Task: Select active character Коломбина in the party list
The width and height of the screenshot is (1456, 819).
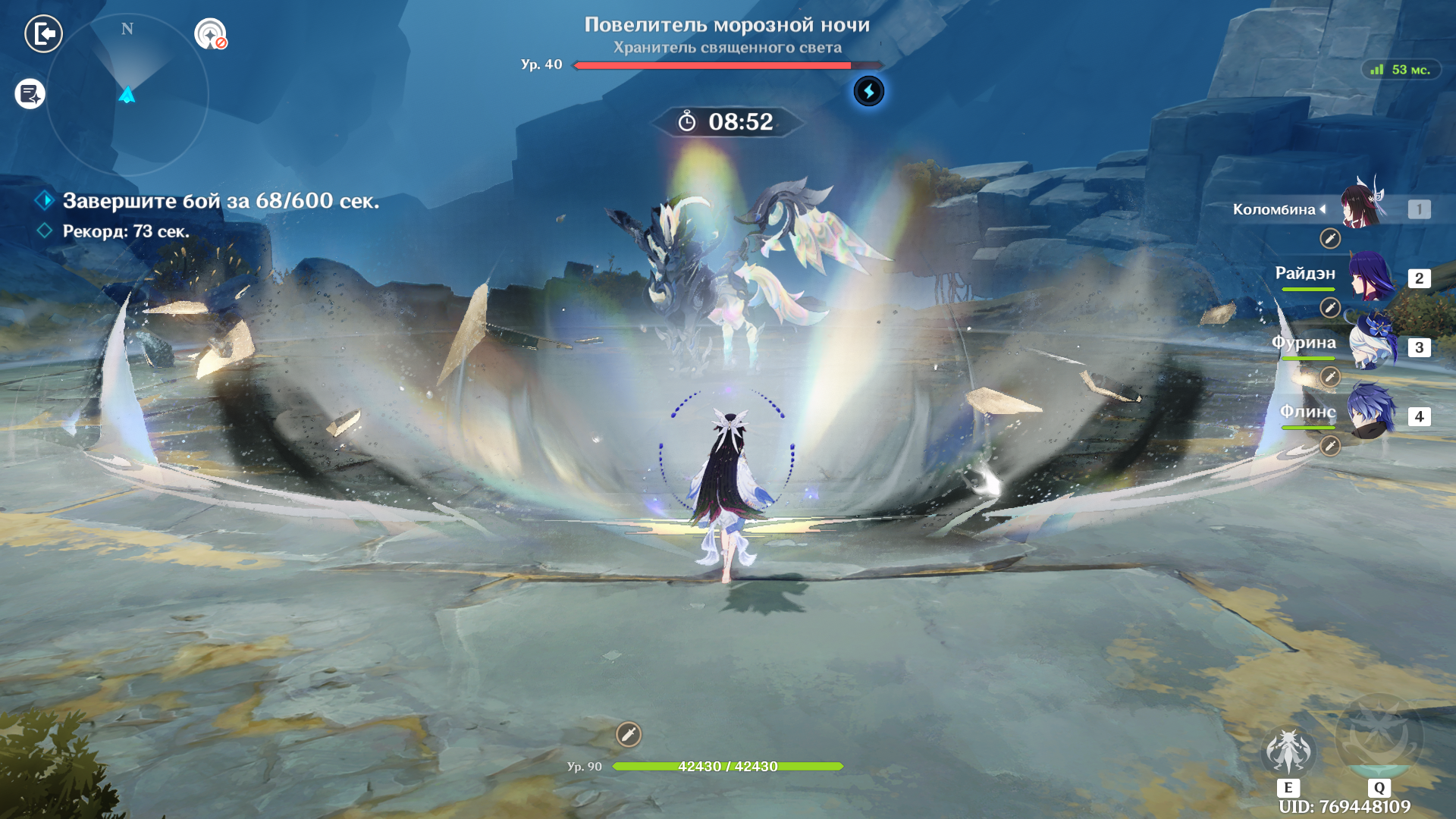Action: click(x=1362, y=208)
